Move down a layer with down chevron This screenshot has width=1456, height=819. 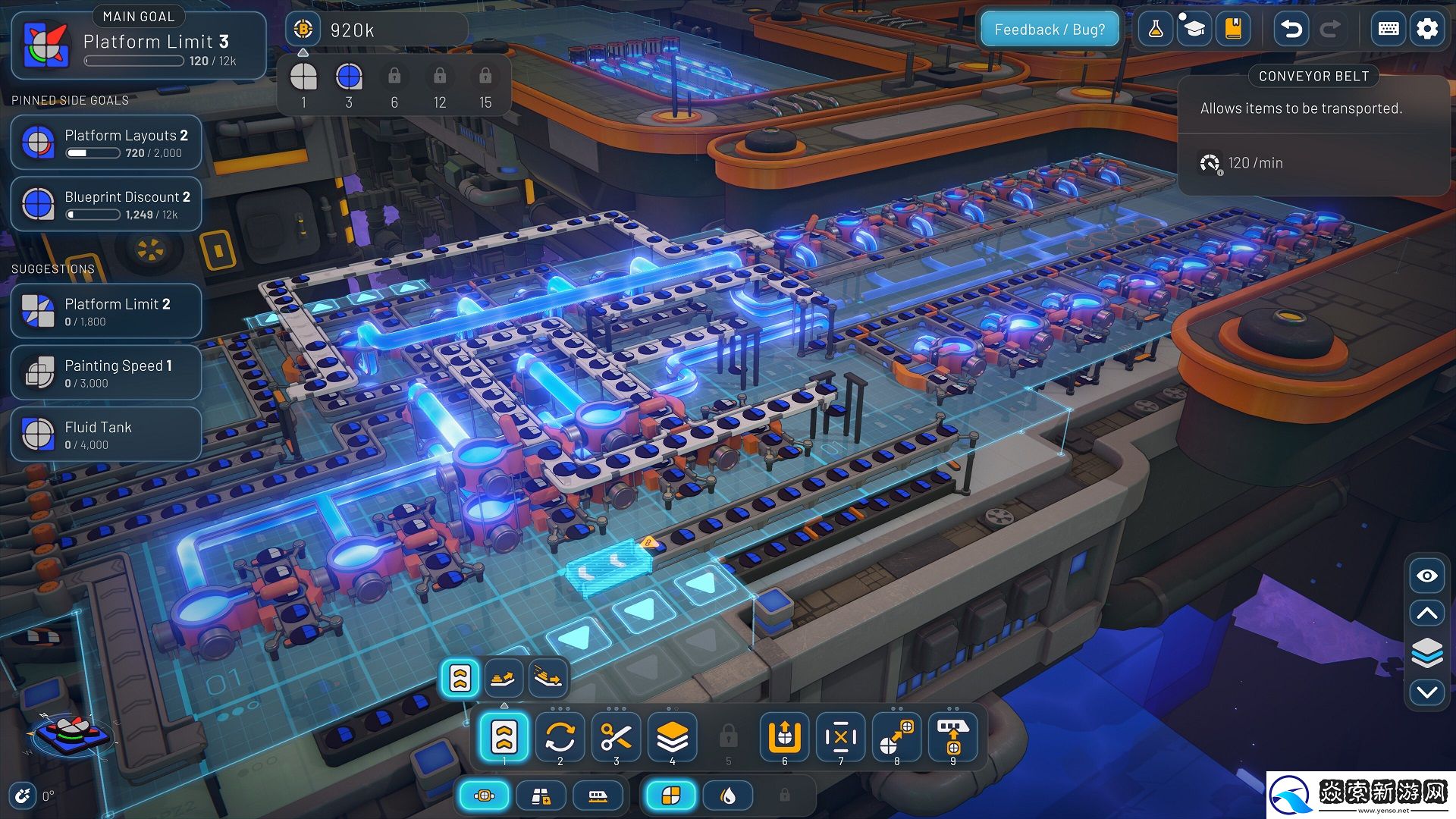click(1426, 692)
